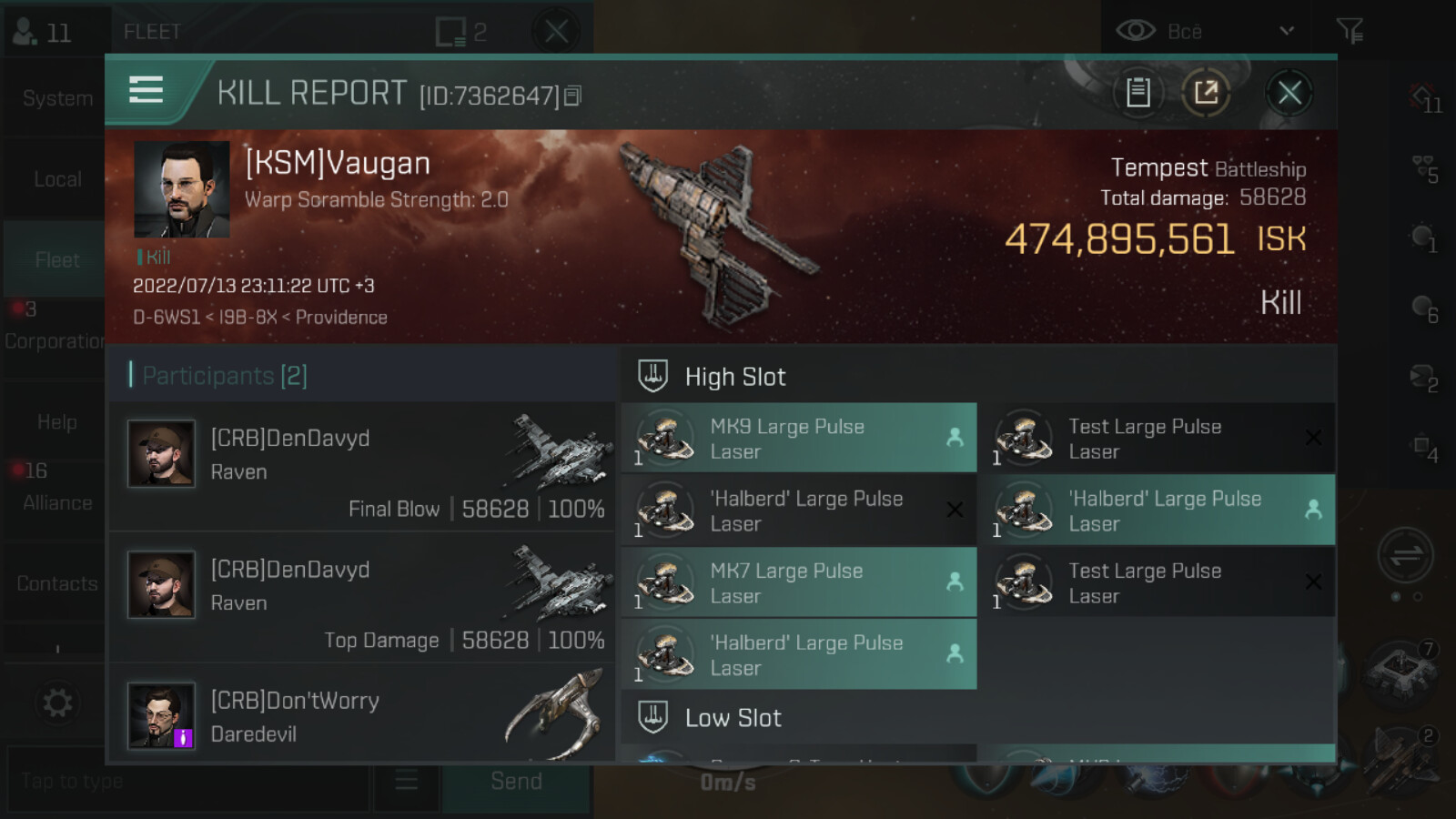
Task: Copy the kill report ID number
Action: pos(572,96)
